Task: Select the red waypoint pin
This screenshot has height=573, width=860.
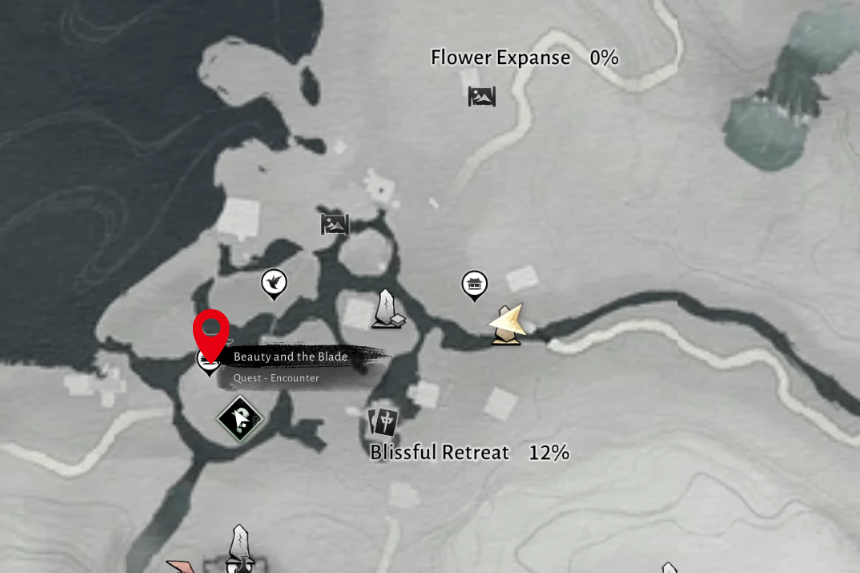Action: coord(211,328)
